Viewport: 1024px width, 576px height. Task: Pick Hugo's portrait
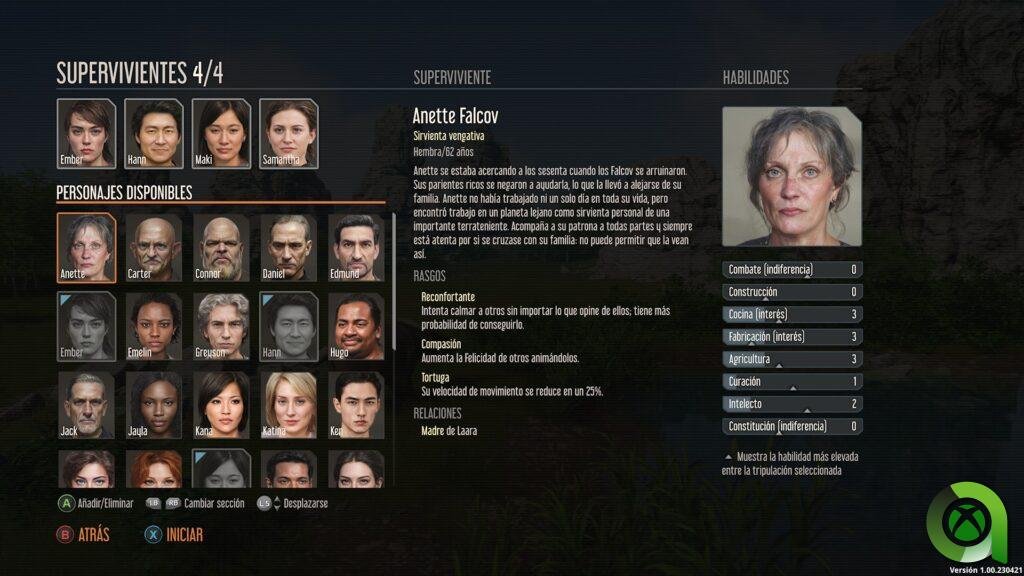356,326
